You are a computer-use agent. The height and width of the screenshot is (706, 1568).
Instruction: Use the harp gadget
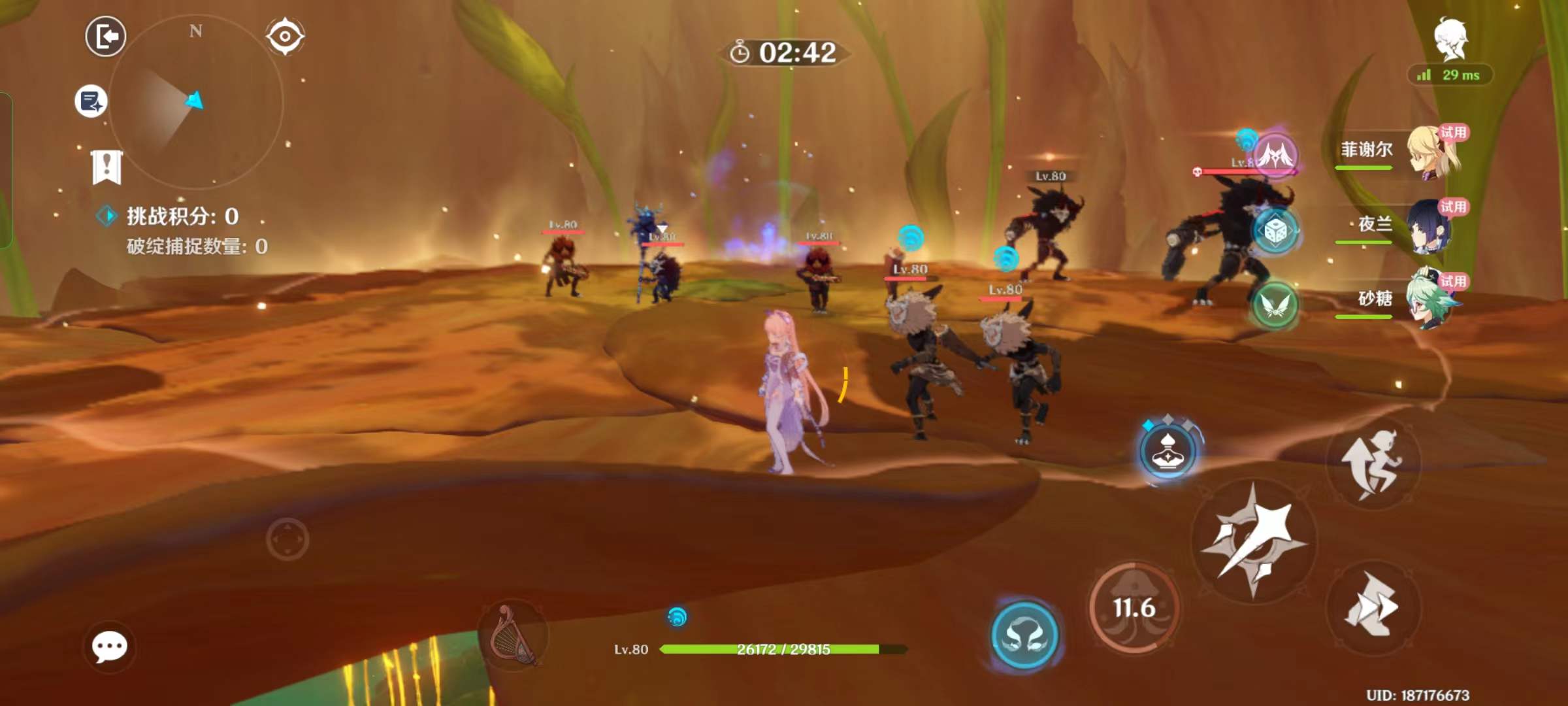(513, 635)
